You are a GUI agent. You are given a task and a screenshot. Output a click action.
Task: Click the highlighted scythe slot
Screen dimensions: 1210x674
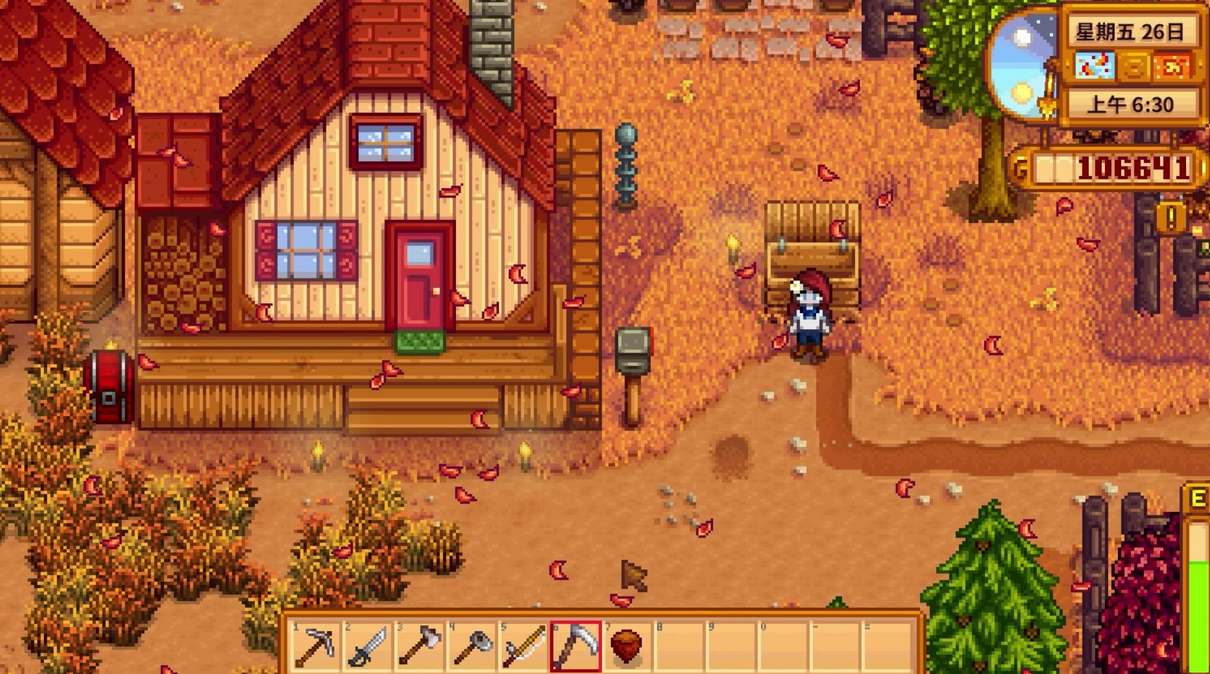point(576,646)
